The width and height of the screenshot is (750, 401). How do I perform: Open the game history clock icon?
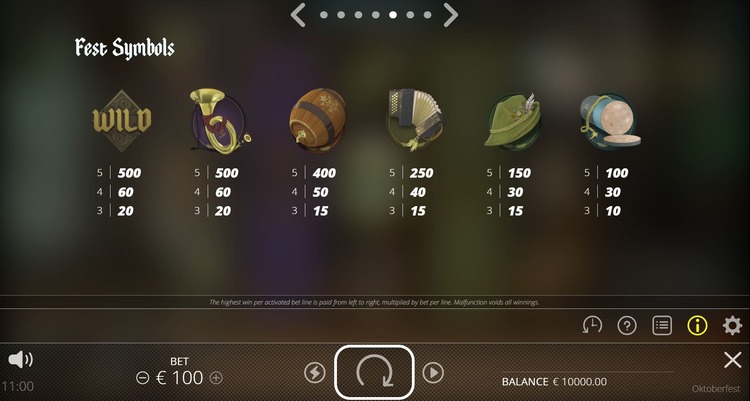592,325
